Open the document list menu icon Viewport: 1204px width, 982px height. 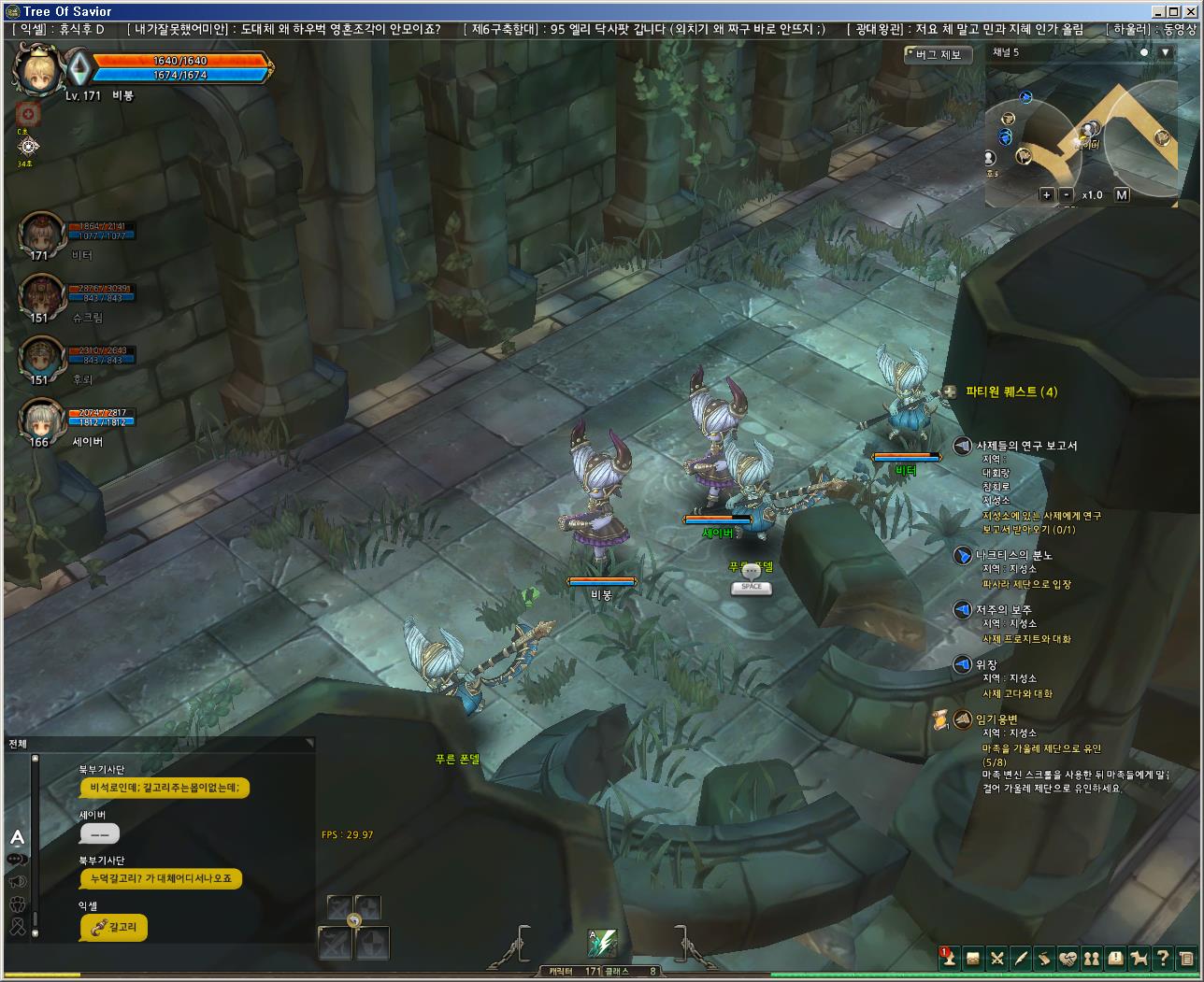1185,959
